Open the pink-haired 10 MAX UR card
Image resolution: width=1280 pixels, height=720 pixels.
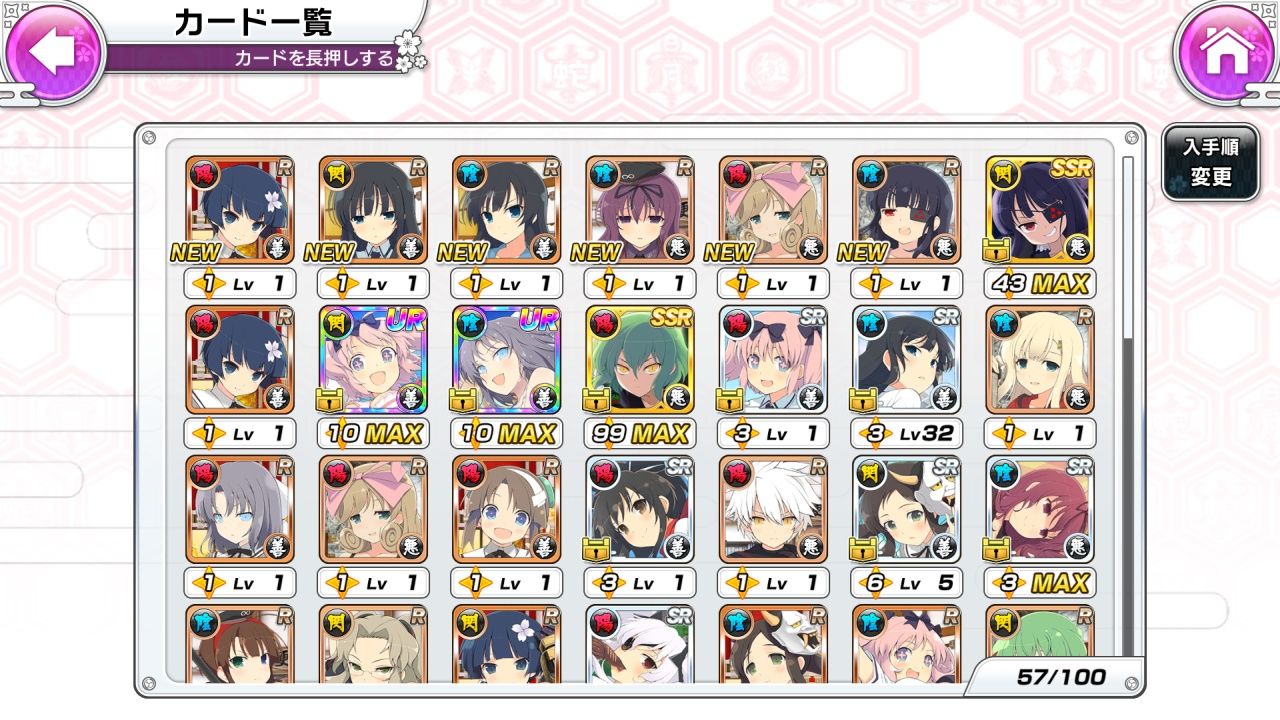coord(372,360)
